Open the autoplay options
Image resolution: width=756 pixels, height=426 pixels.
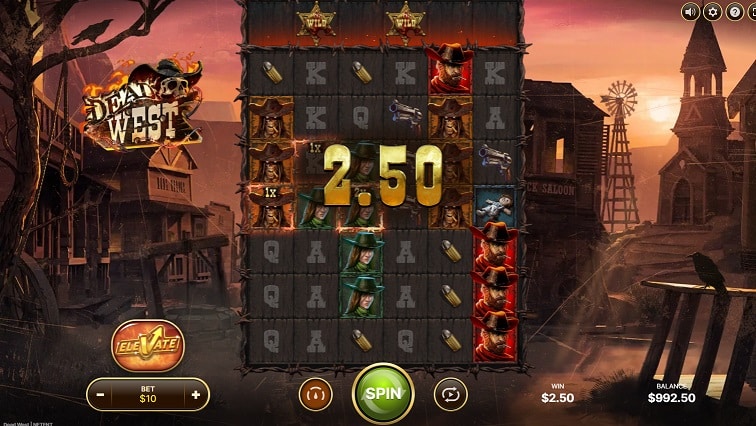click(x=450, y=394)
